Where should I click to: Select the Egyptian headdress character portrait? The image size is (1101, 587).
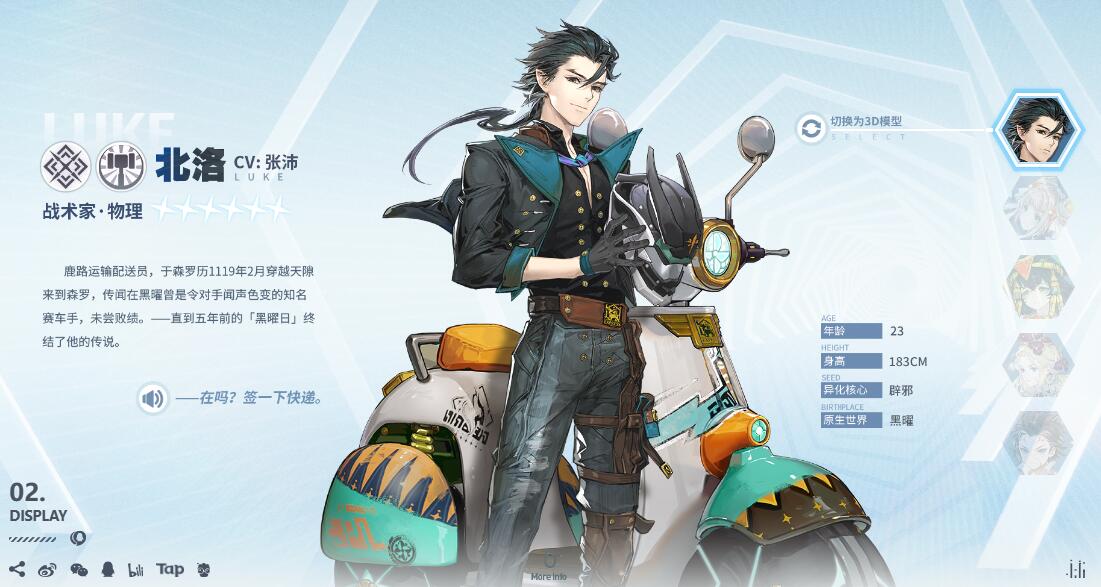click(1038, 286)
